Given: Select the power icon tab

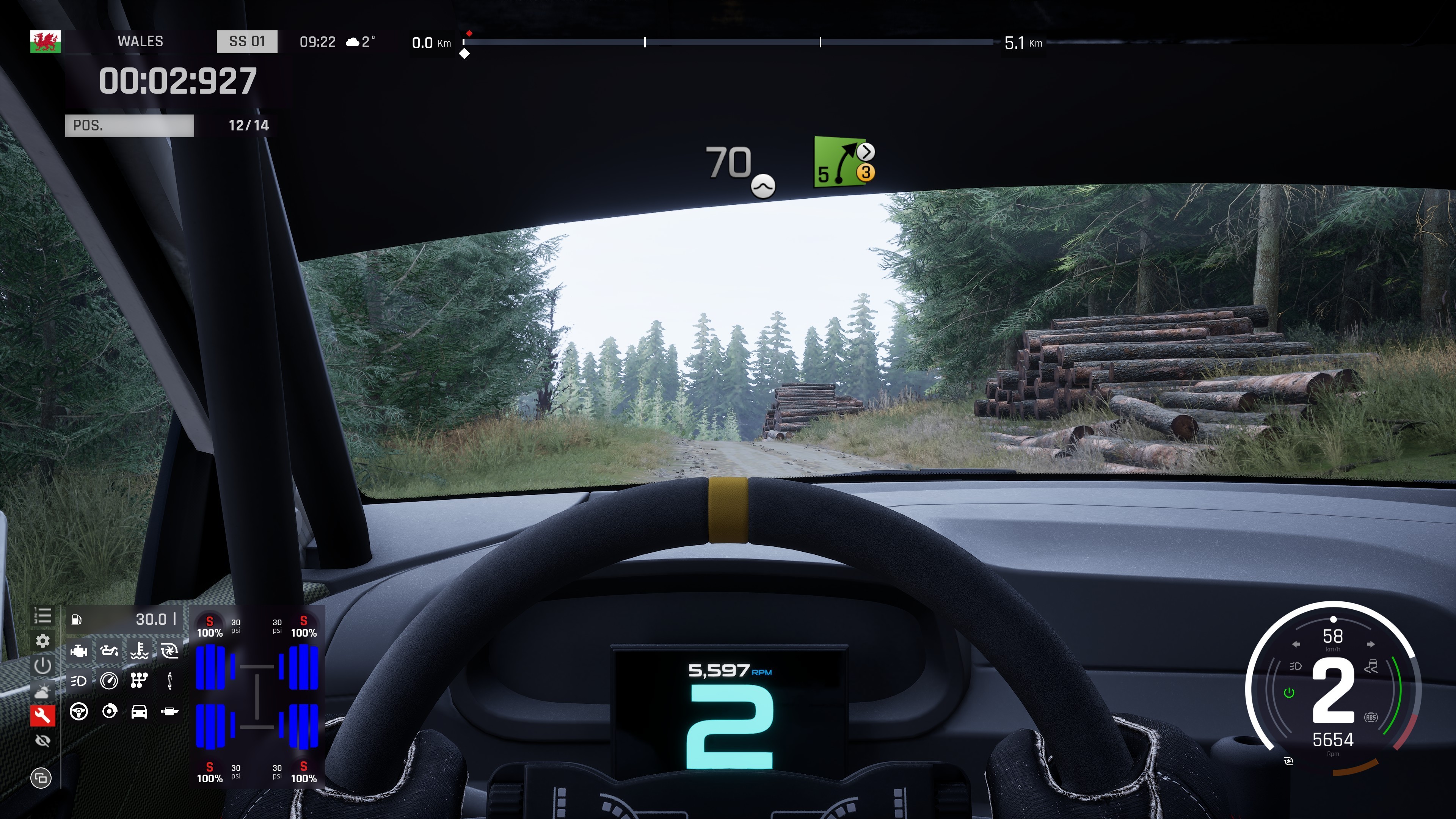Looking at the screenshot, I should 43,666.
